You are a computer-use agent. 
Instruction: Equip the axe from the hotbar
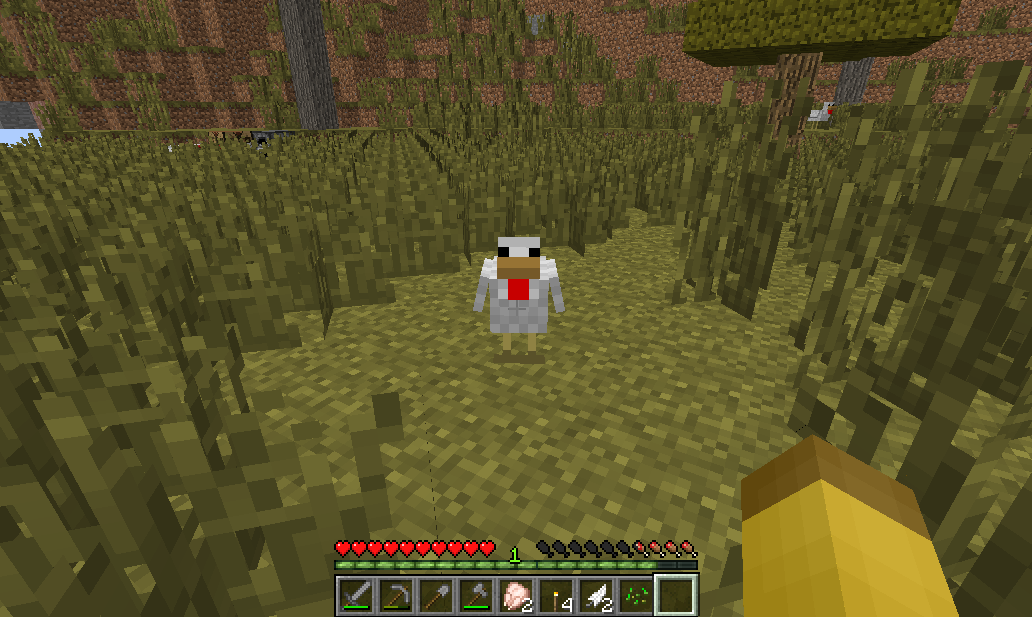coord(474,596)
